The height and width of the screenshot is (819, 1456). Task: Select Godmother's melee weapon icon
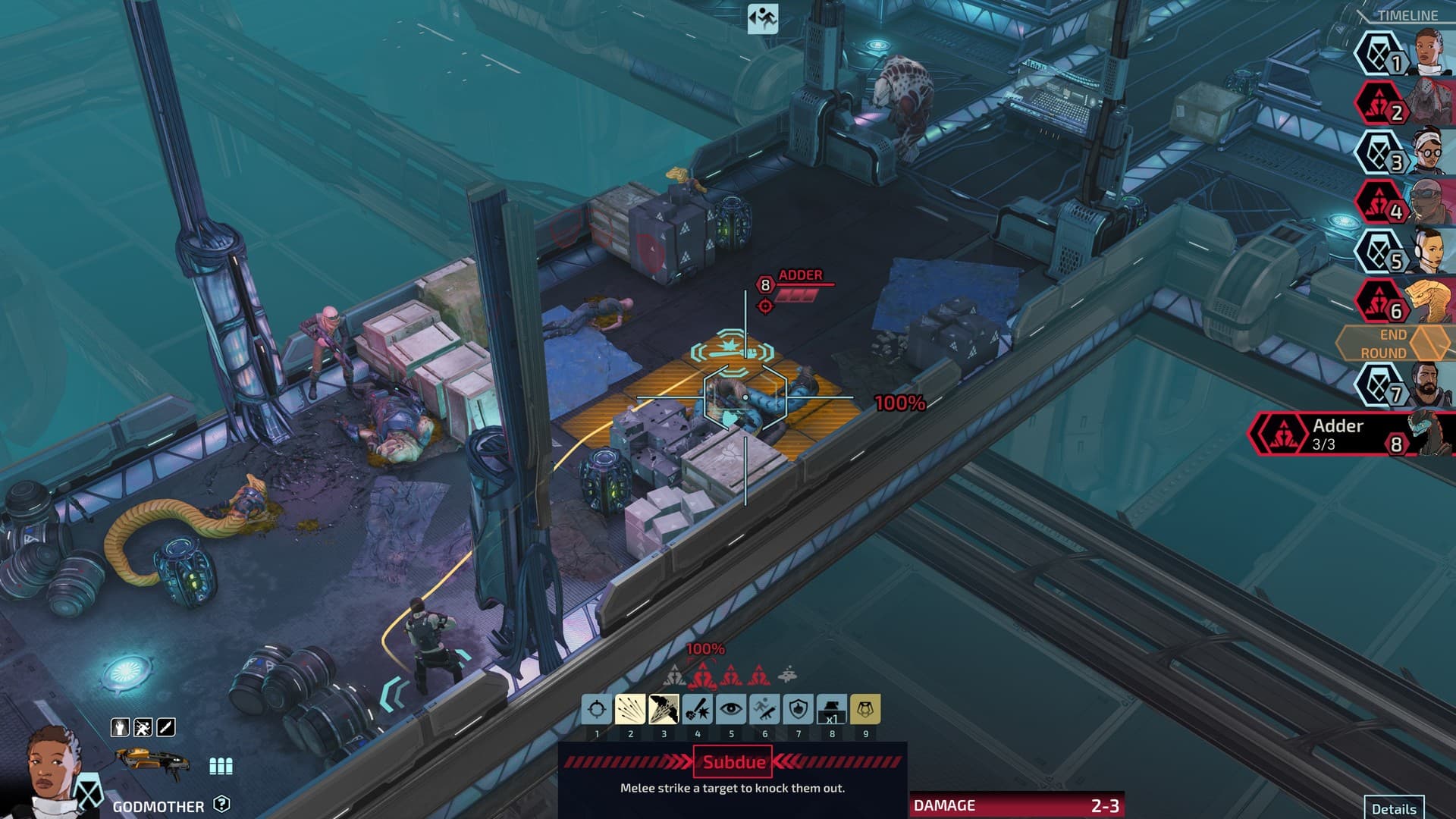[x=165, y=726]
